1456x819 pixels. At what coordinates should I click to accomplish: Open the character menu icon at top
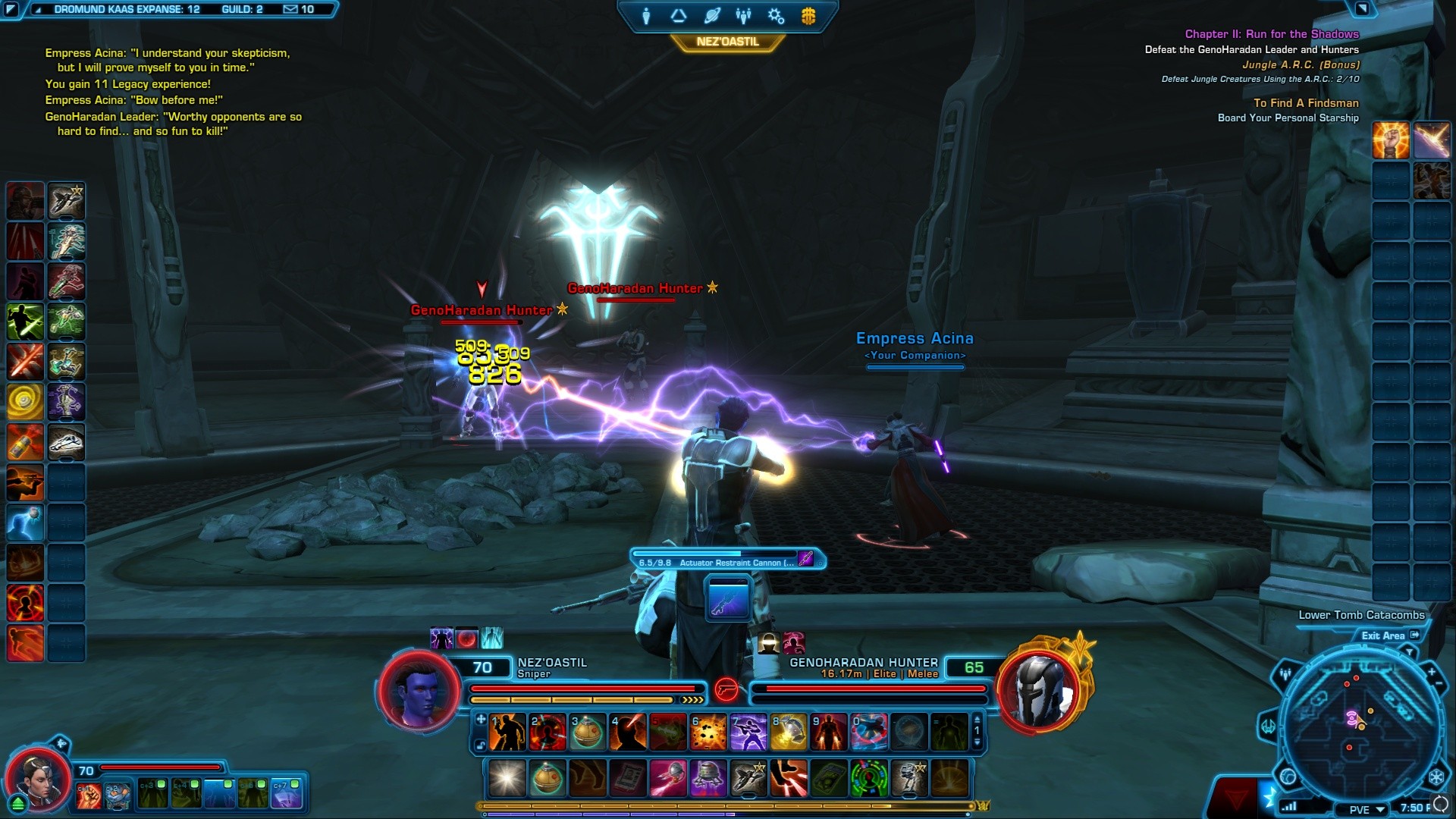(x=646, y=16)
